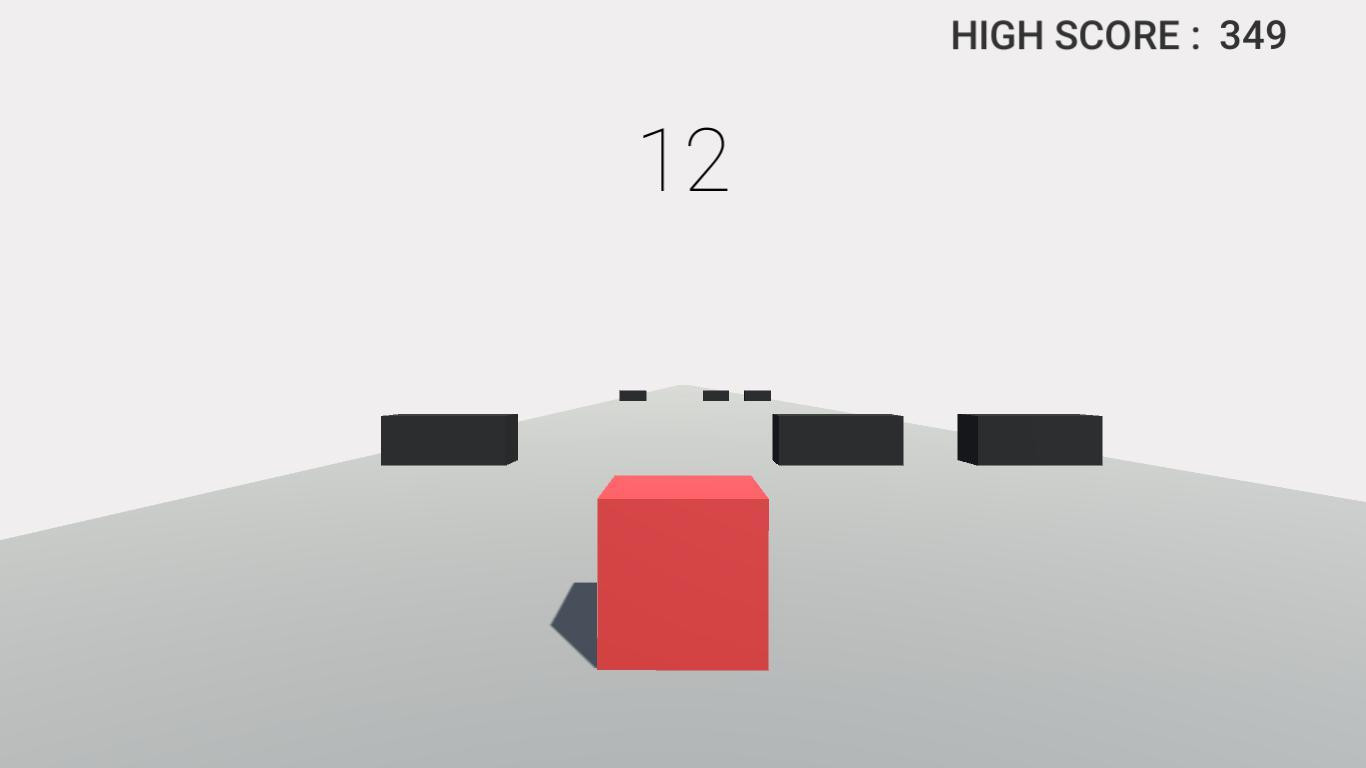Select the obstacle block right of the cube
Viewport: 1366px width, 768px height.
click(x=837, y=440)
